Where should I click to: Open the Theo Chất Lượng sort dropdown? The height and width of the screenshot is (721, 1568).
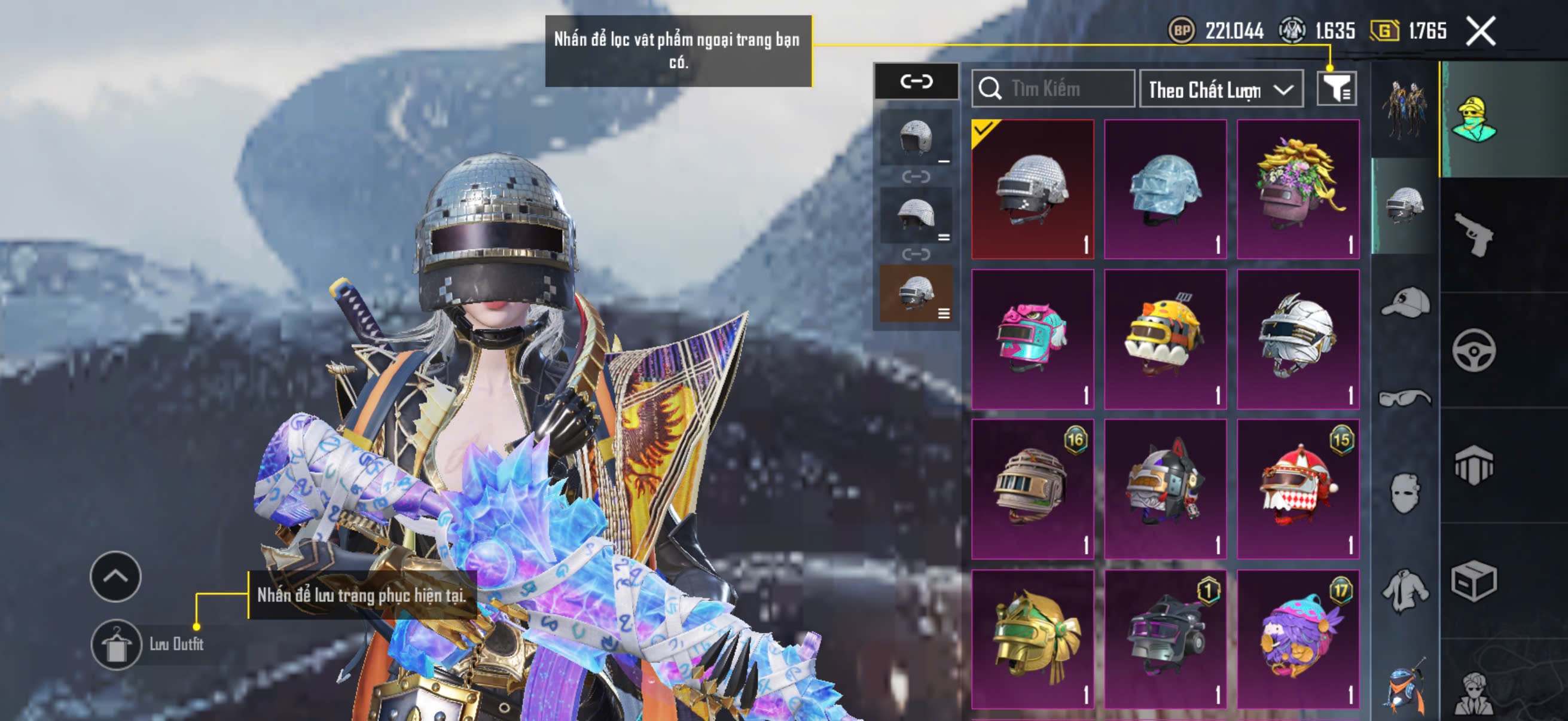point(1220,90)
